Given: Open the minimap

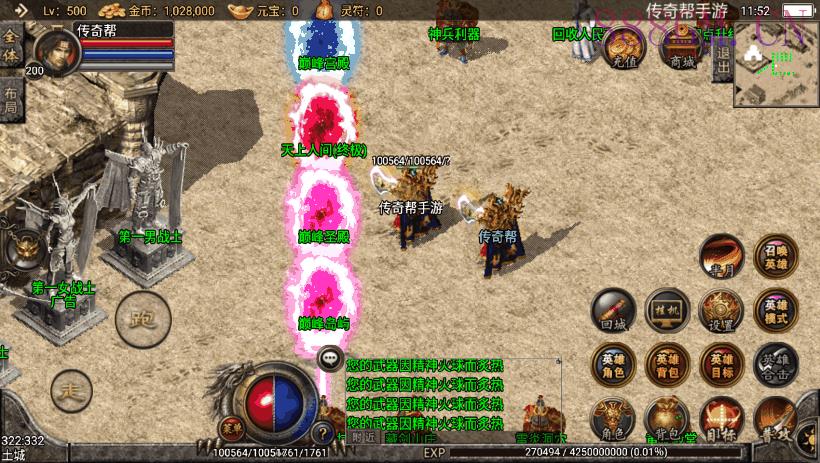Looking at the screenshot, I should (x=776, y=64).
